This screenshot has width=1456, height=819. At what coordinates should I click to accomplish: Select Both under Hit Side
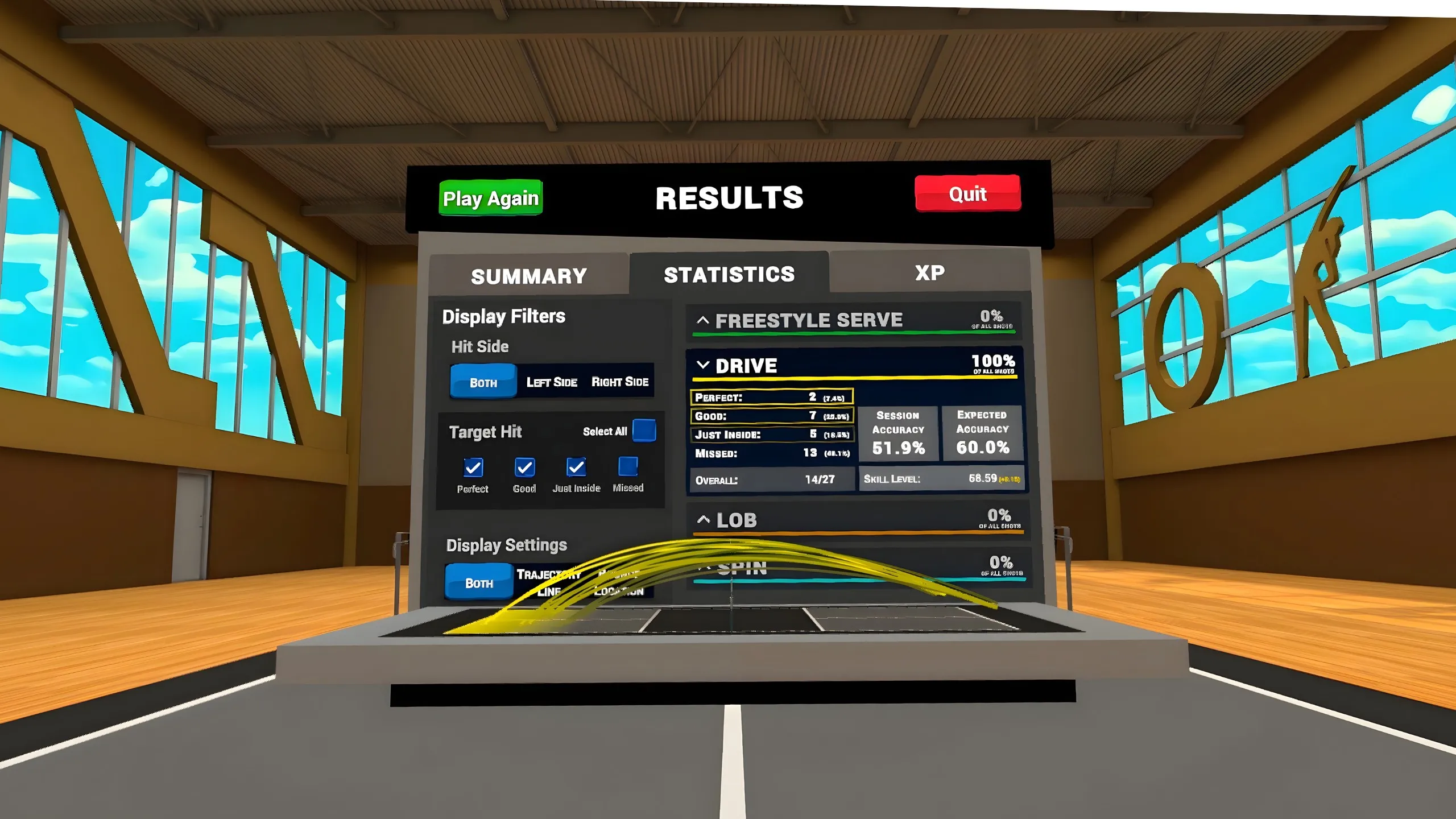[483, 382]
